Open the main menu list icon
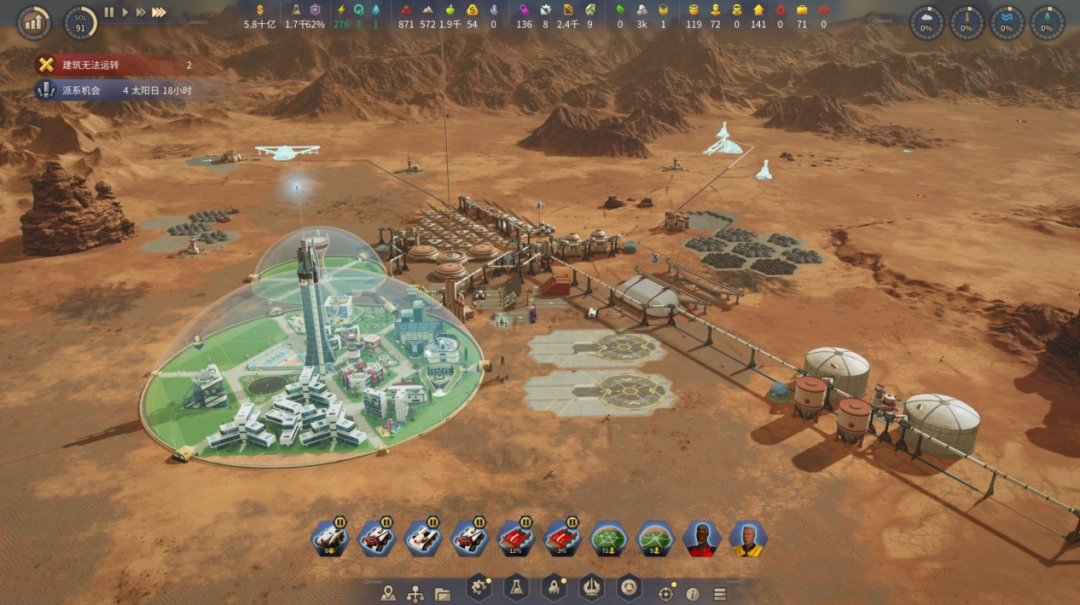 (719, 593)
